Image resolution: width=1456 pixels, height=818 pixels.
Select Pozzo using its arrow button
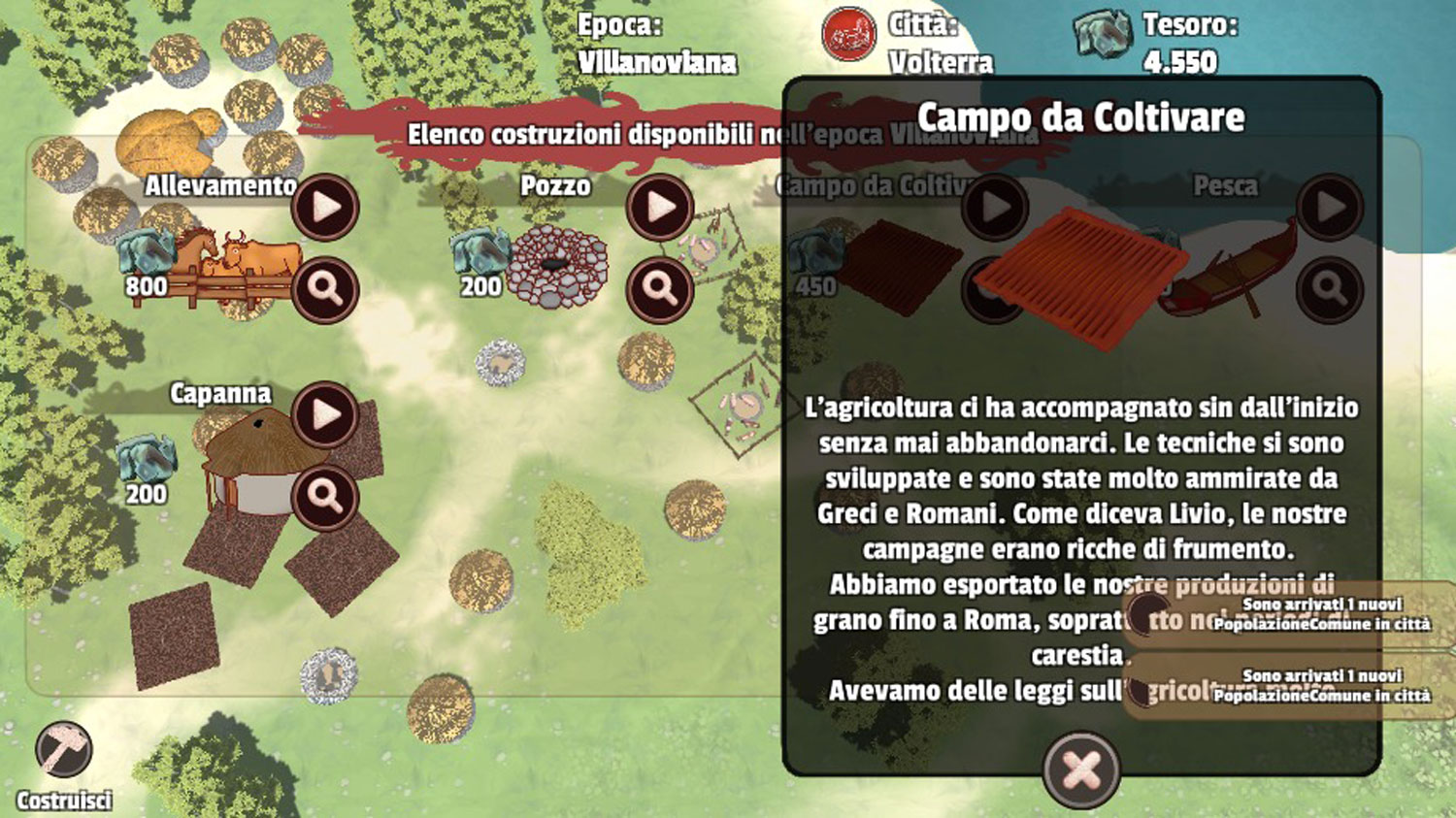tap(660, 207)
